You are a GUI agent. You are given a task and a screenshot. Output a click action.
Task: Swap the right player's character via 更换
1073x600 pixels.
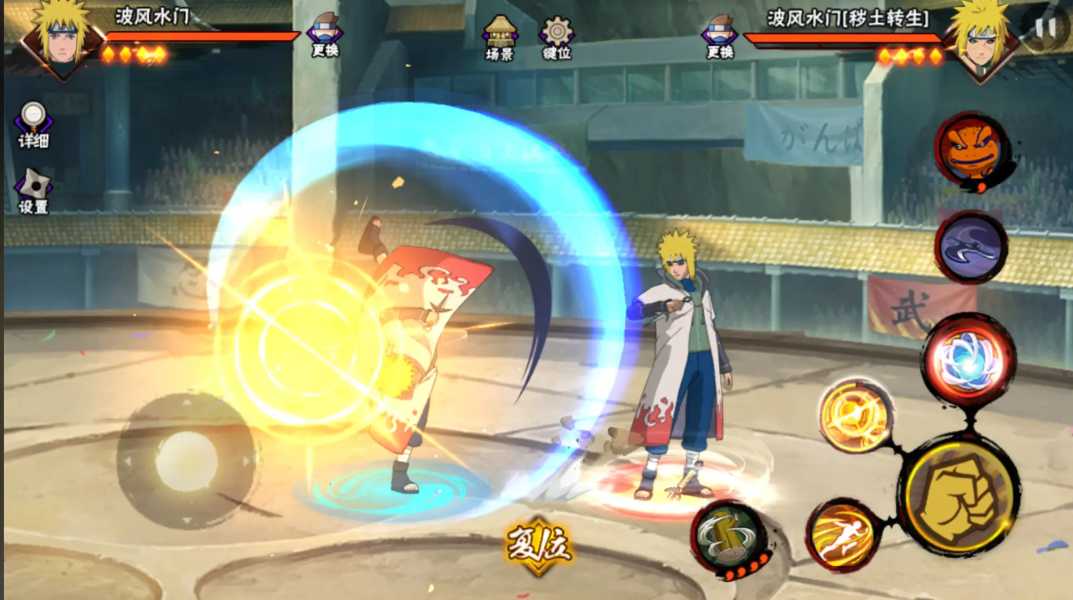[x=719, y=34]
